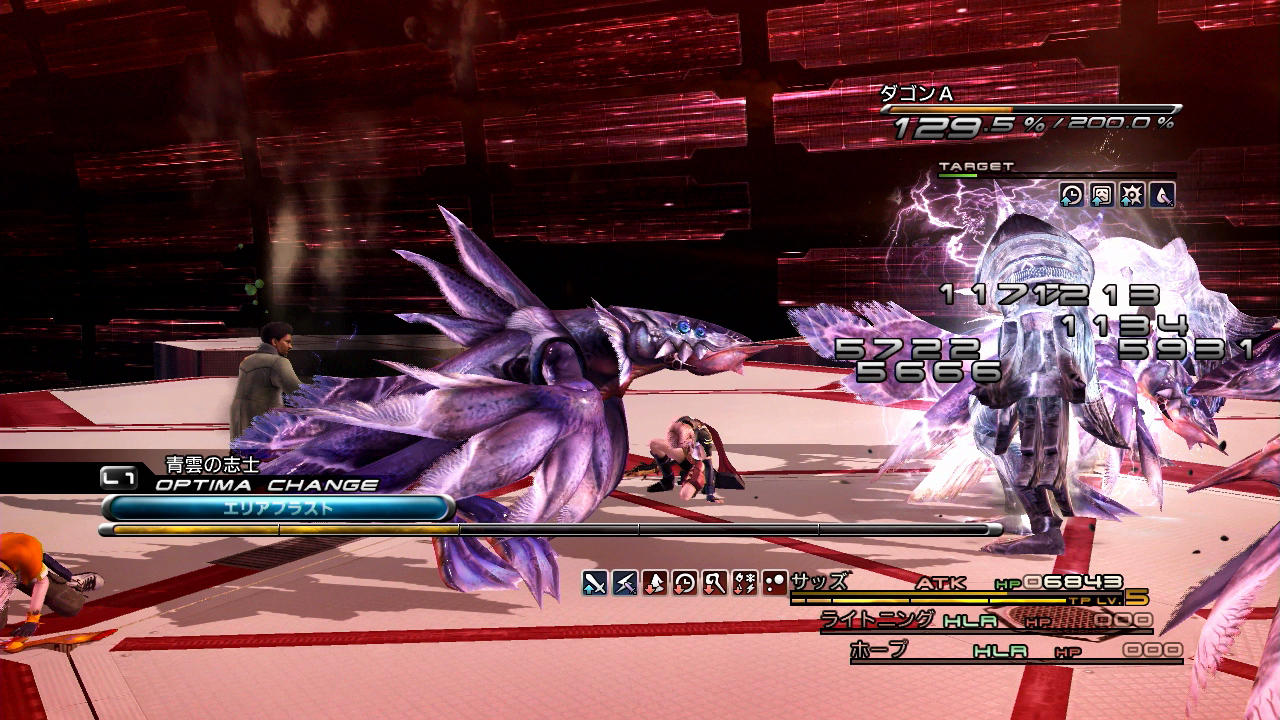This screenshot has width=1280, height=720.
Task: Select the ダゴンA enemy target name
Action: click(x=916, y=93)
